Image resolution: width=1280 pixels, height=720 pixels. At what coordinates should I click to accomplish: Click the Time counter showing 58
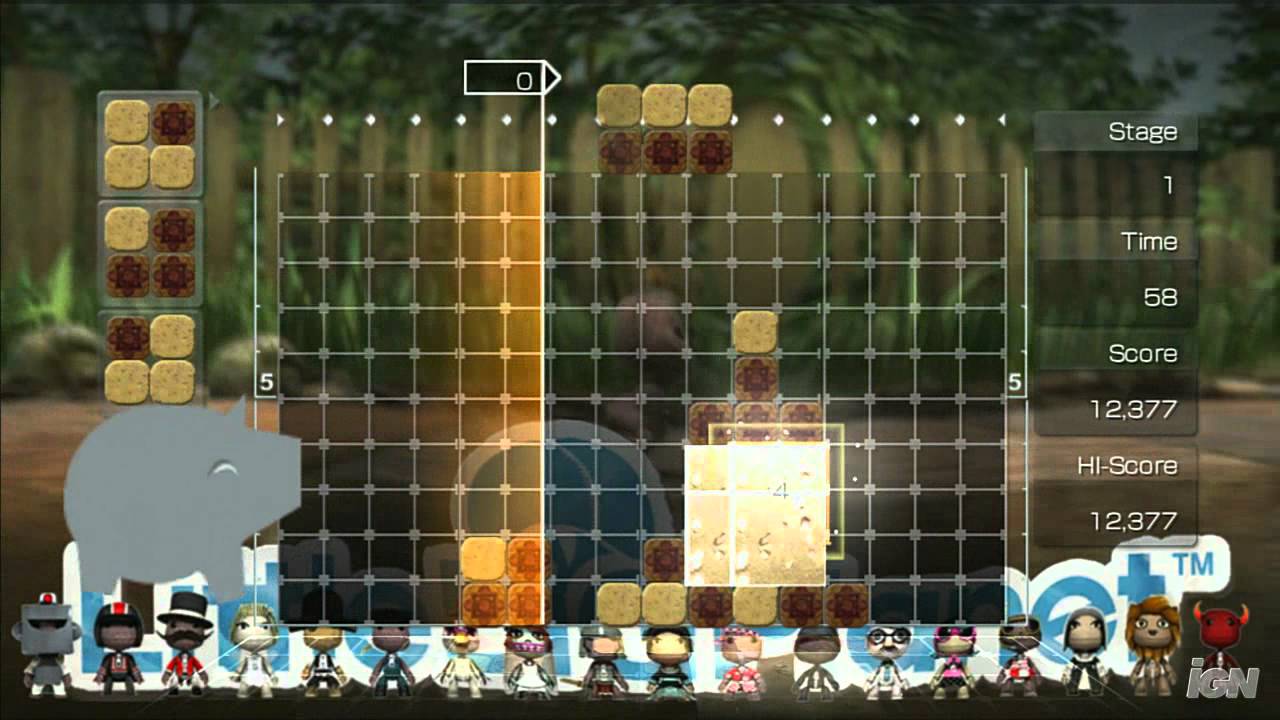(x=1165, y=297)
